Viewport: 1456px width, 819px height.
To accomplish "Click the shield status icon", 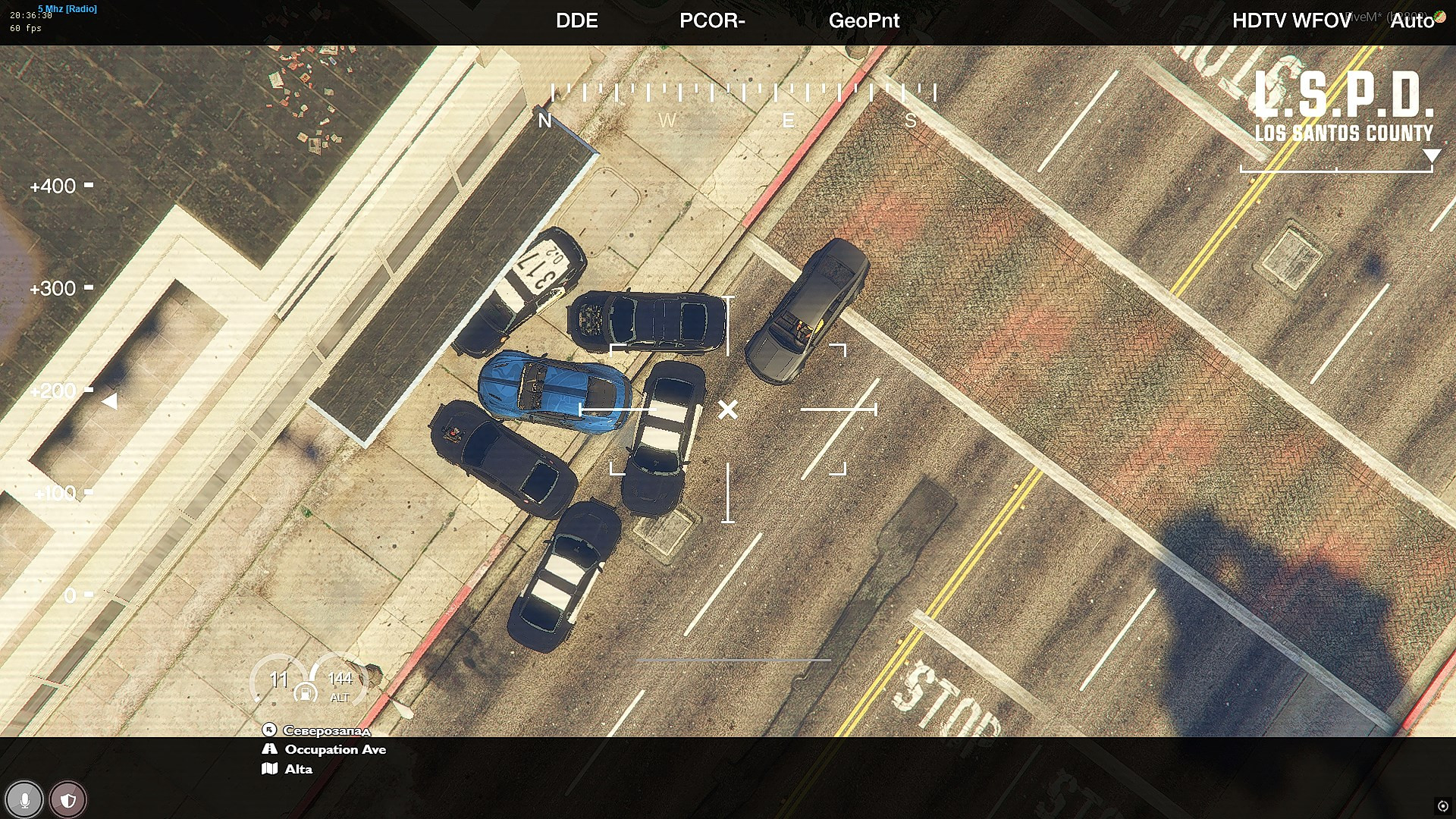I will coord(67,800).
